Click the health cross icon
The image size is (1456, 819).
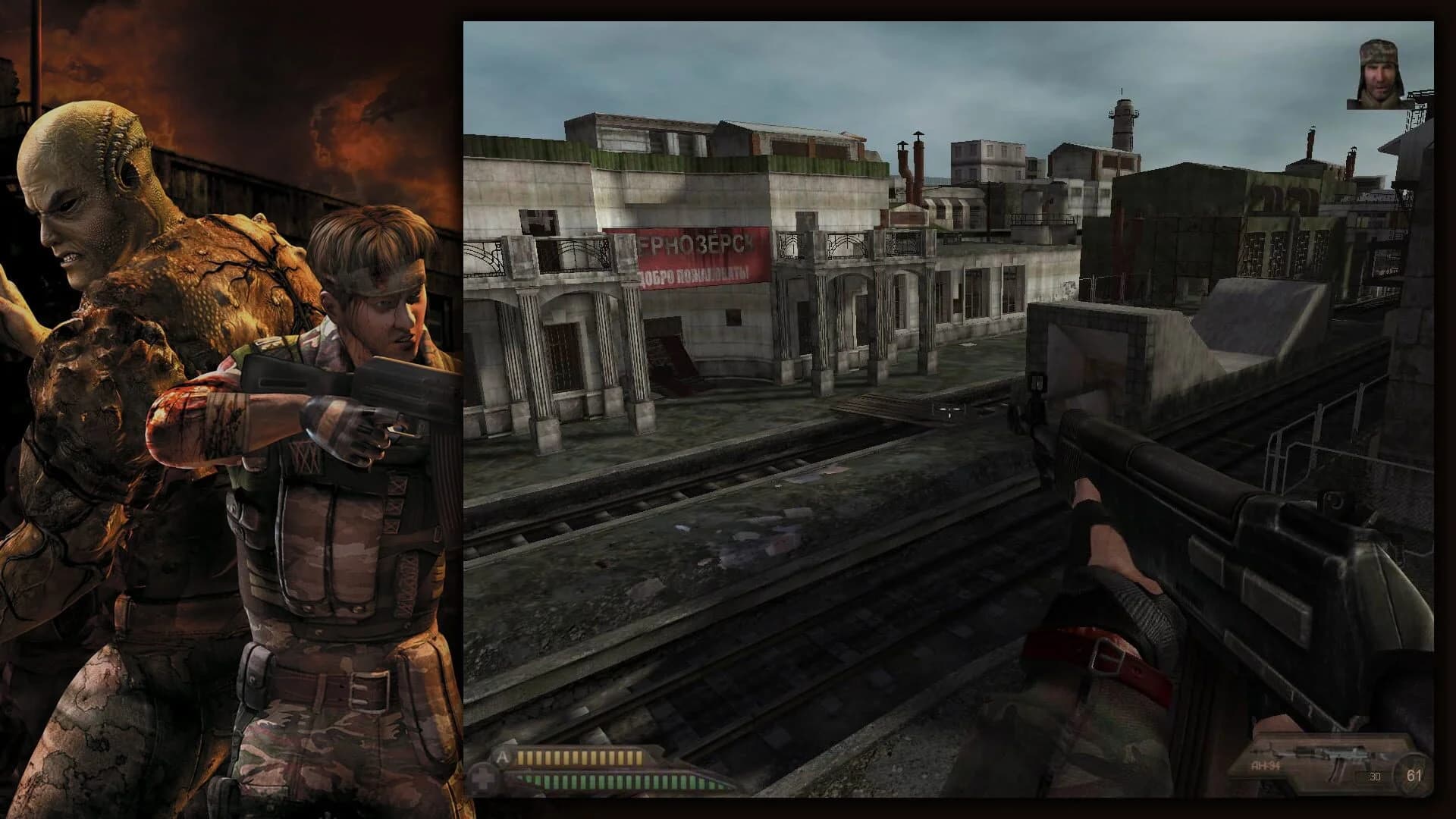pos(481,779)
